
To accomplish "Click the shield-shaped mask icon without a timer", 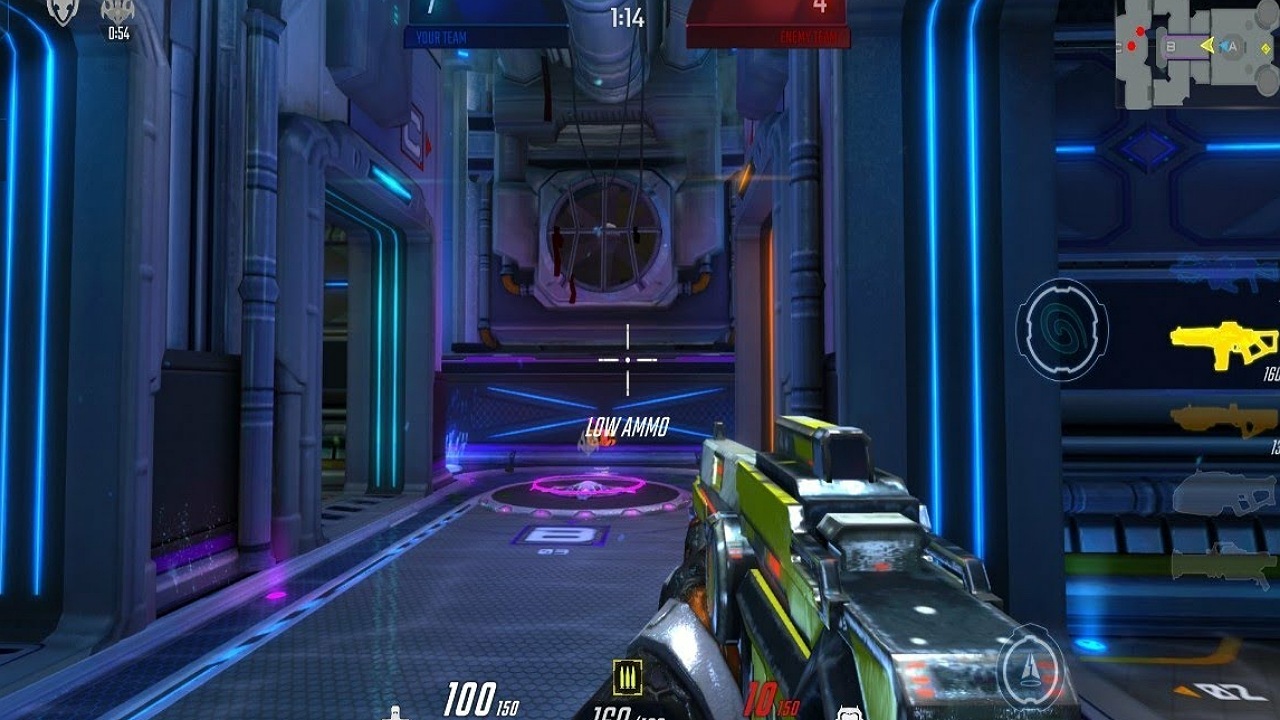I will [x=62, y=11].
